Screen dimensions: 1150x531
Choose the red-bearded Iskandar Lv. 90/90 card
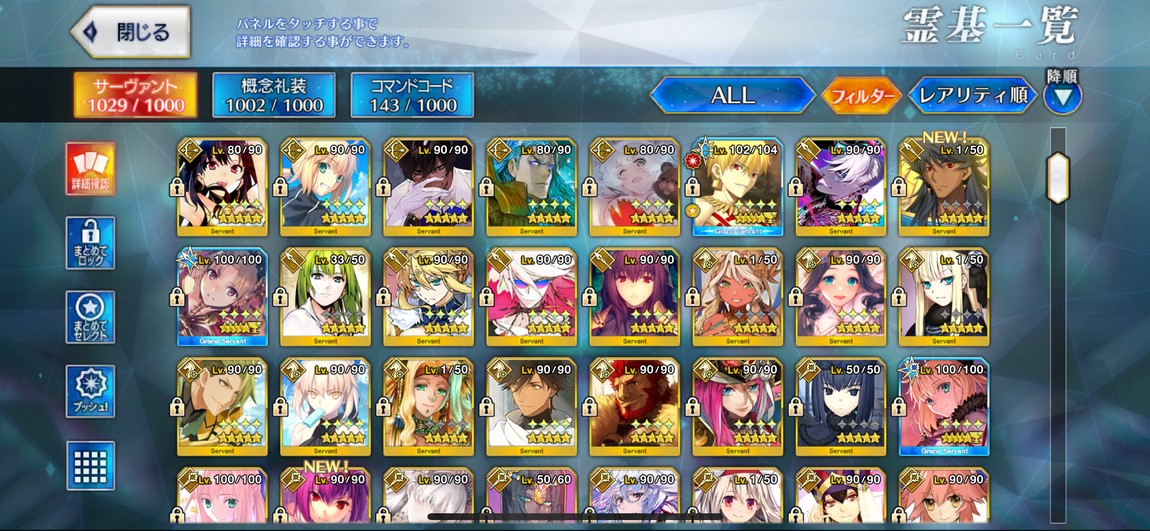point(634,406)
